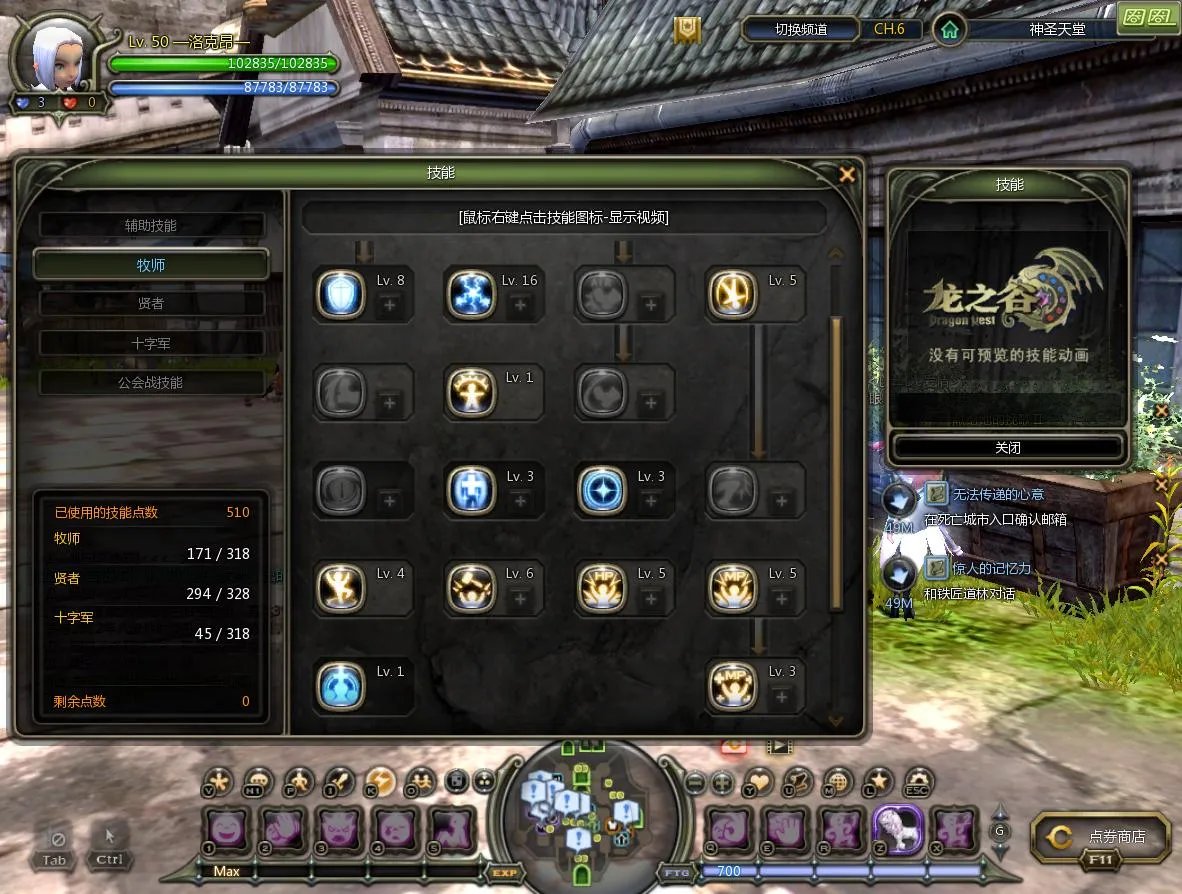Screen dimensions: 1182x894
Task: Open the 切换频道 channel switcher
Action: [x=801, y=29]
